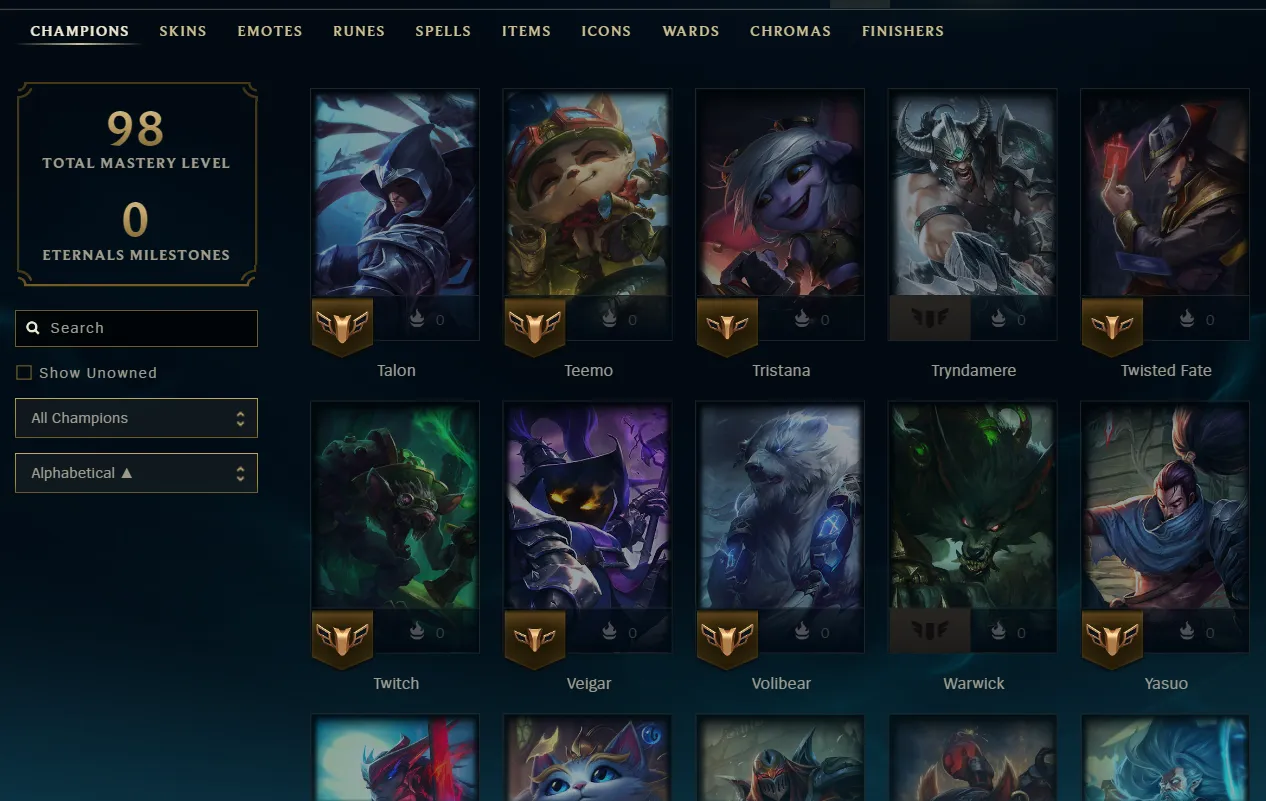View the Chromas tab
1266x801 pixels.
coord(790,31)
